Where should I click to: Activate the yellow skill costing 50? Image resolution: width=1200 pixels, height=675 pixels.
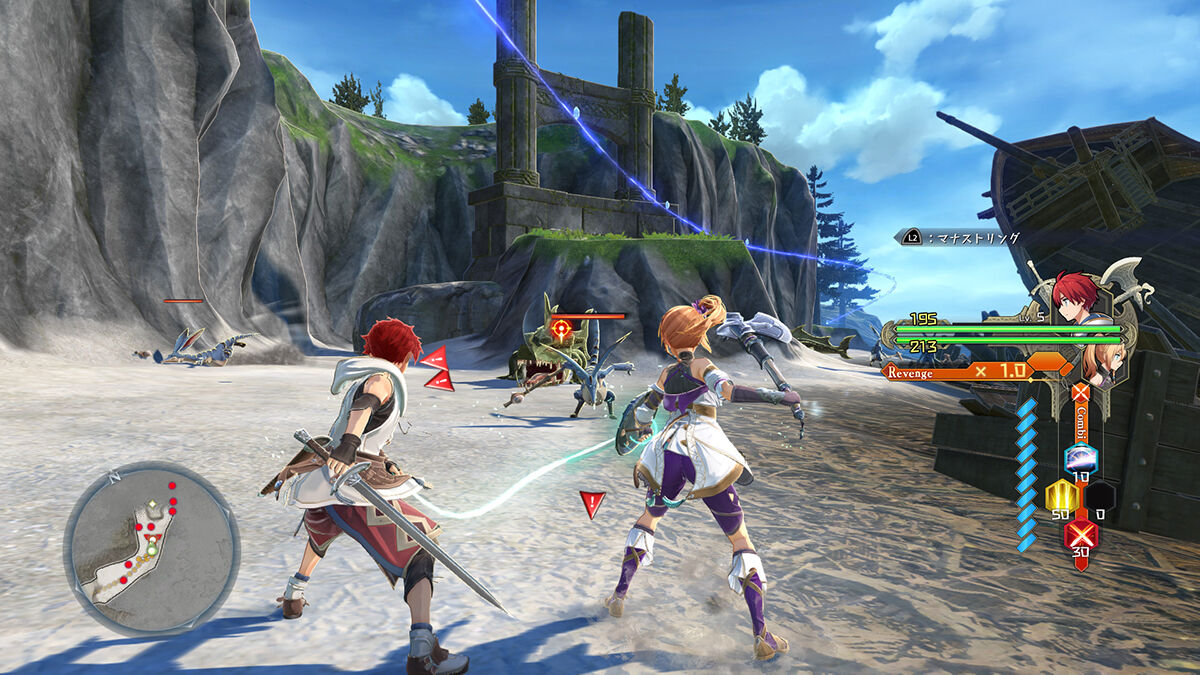tap(1060, 496)
